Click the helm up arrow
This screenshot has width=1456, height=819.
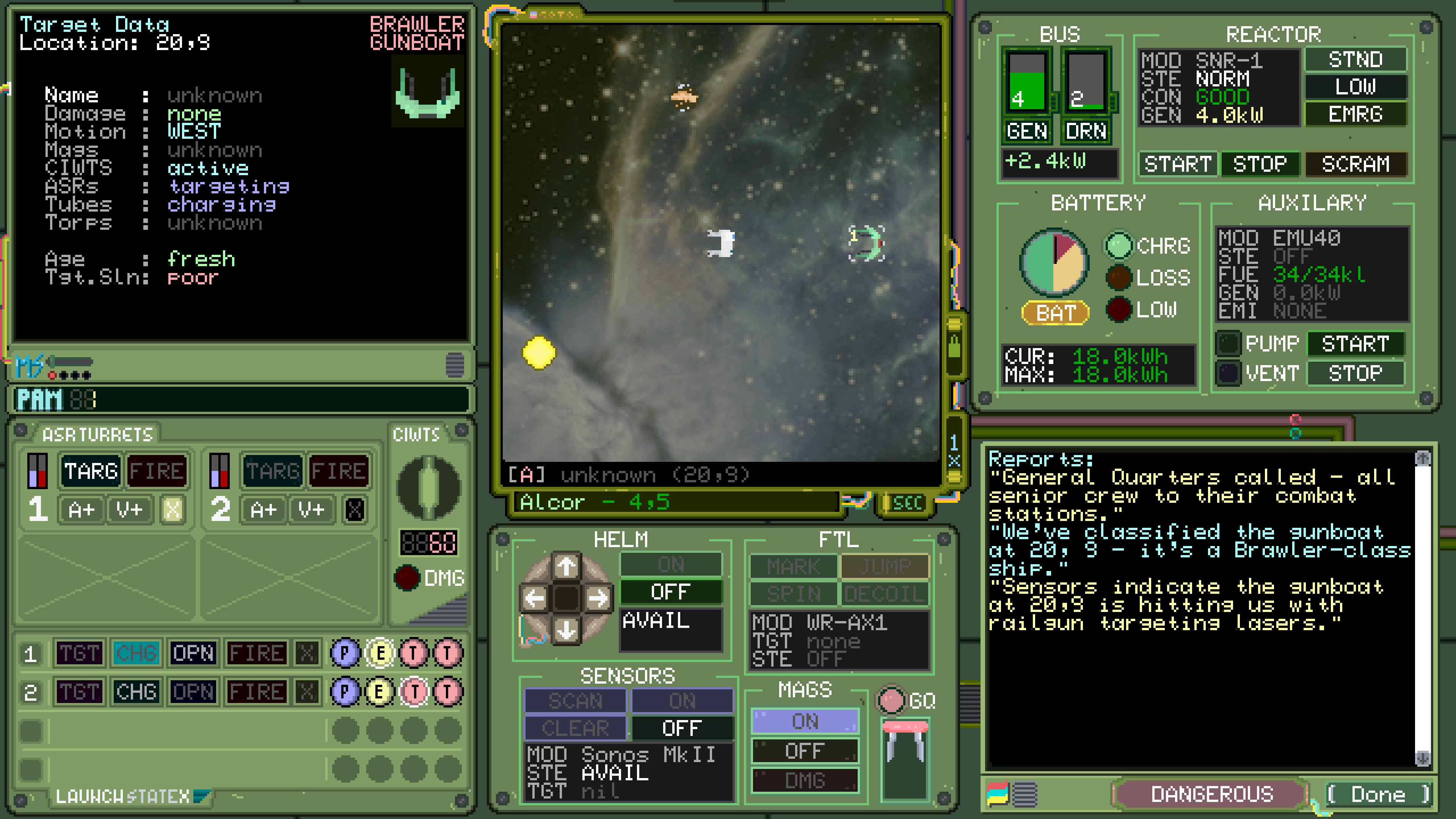[x=566, y=565]
